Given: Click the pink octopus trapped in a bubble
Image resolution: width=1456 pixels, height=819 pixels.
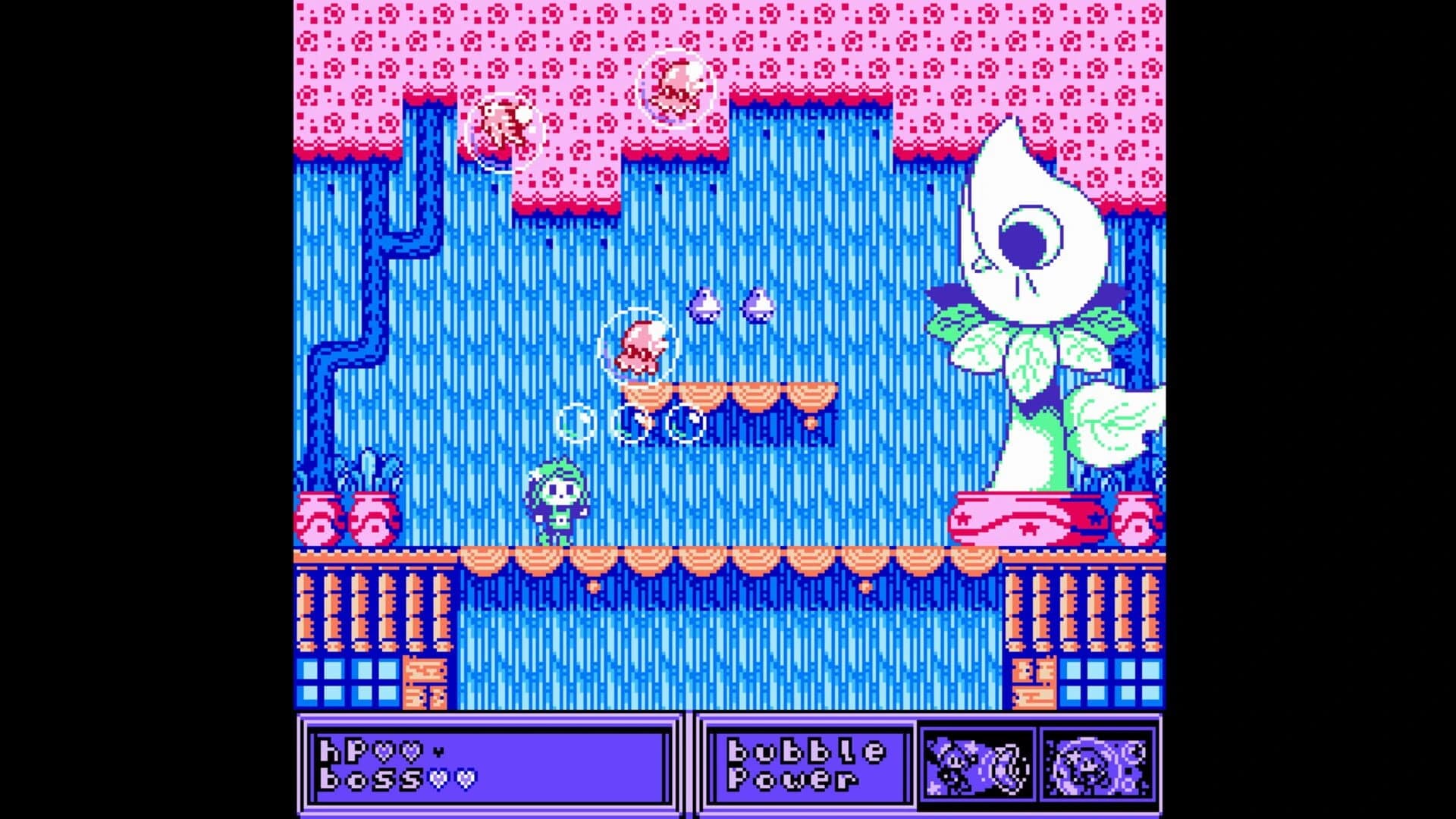Looking at the screenshot, I should point(641,345).
